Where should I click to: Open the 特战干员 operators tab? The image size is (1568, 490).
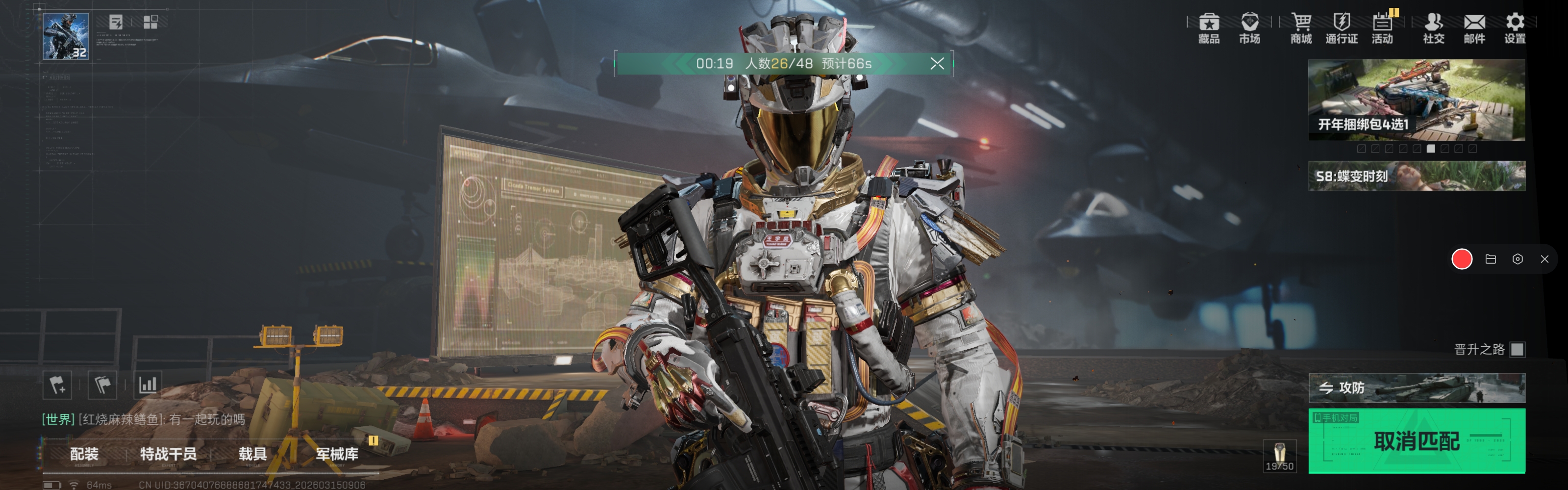[x=168, y=454]
